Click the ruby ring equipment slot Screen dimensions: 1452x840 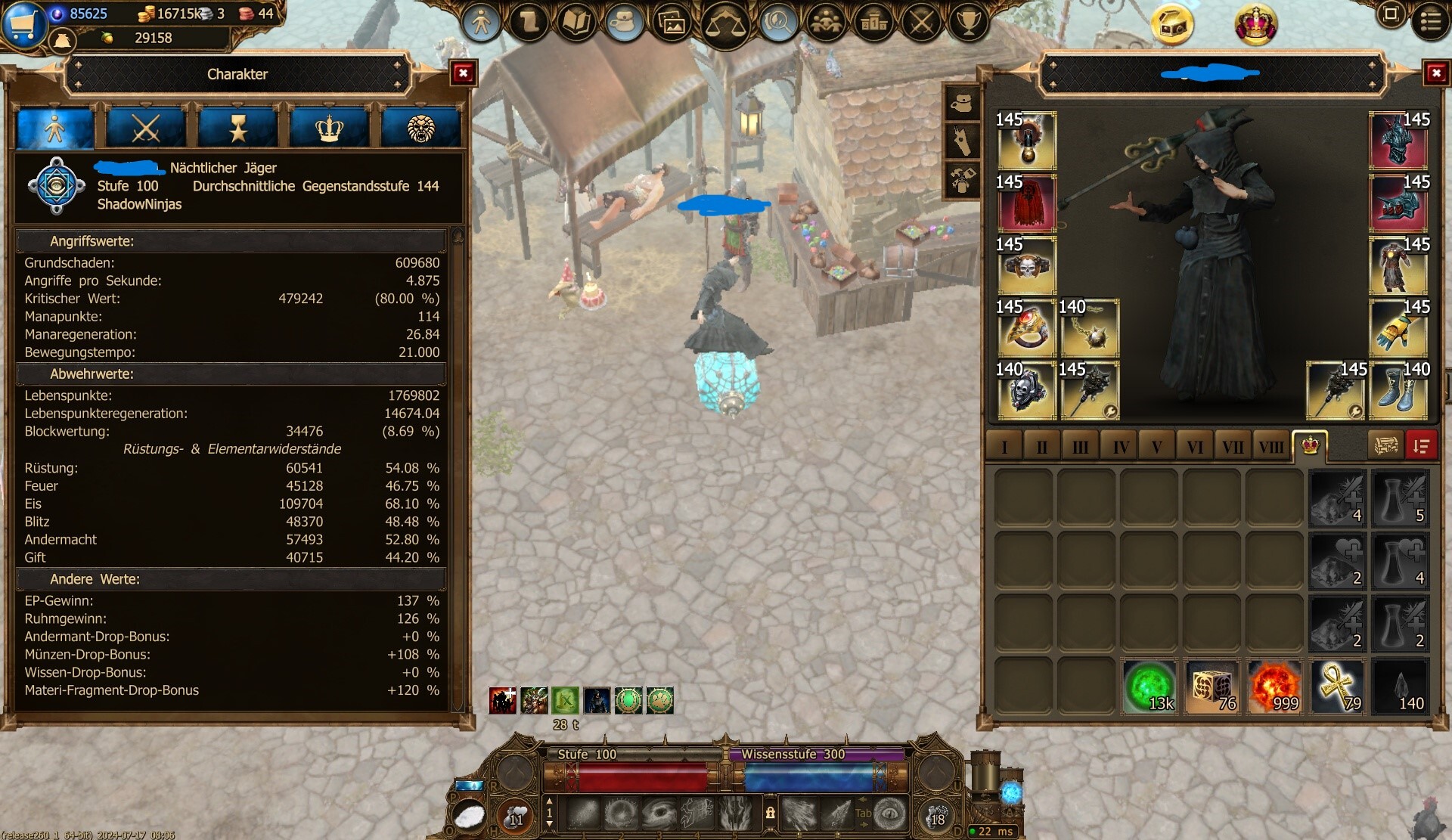tap(1026, 328)
